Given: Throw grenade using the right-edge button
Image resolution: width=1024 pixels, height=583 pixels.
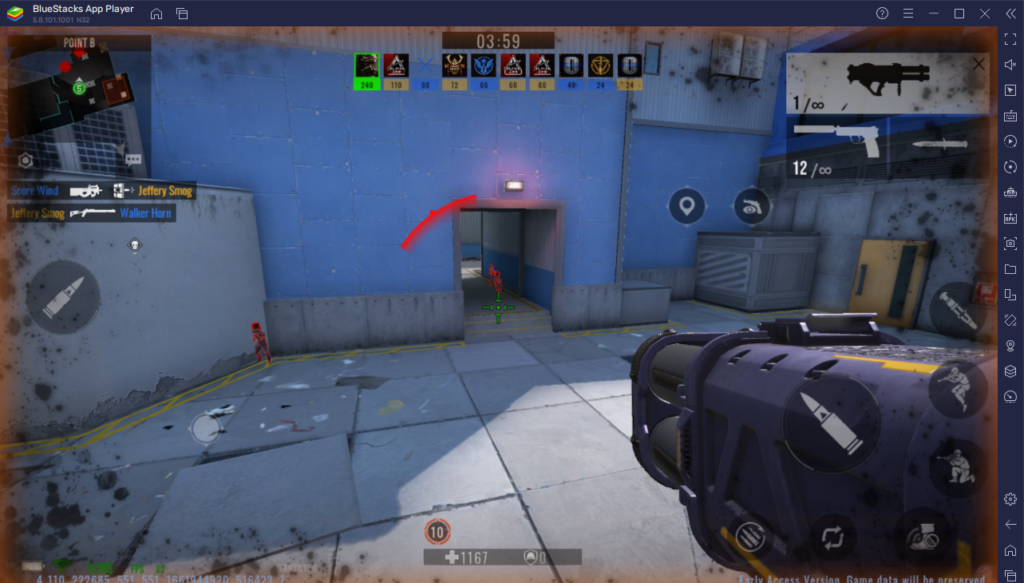Looking at the screenshot, I should coord(959,311).
